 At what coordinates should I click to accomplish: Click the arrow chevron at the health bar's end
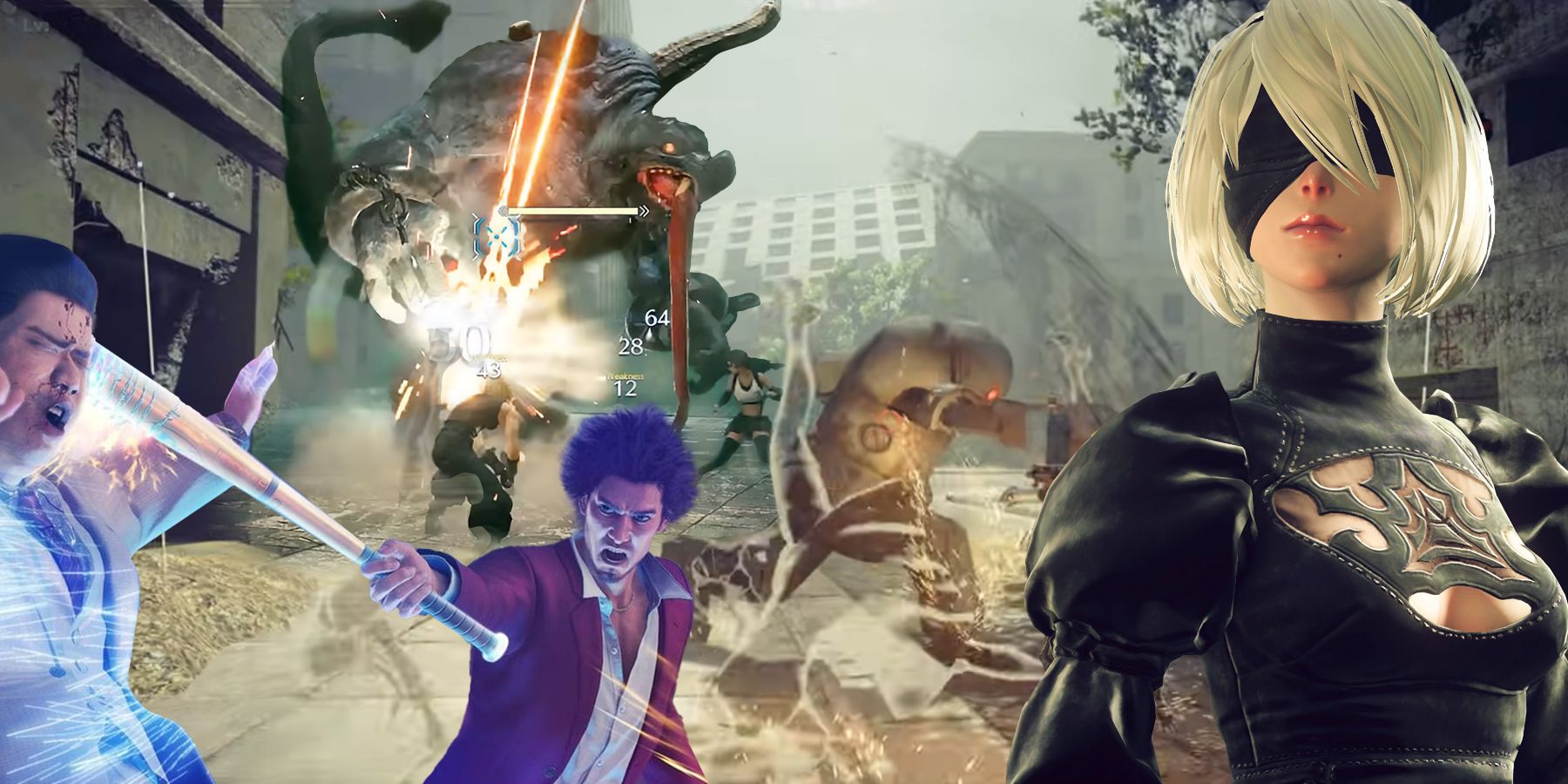645,211
